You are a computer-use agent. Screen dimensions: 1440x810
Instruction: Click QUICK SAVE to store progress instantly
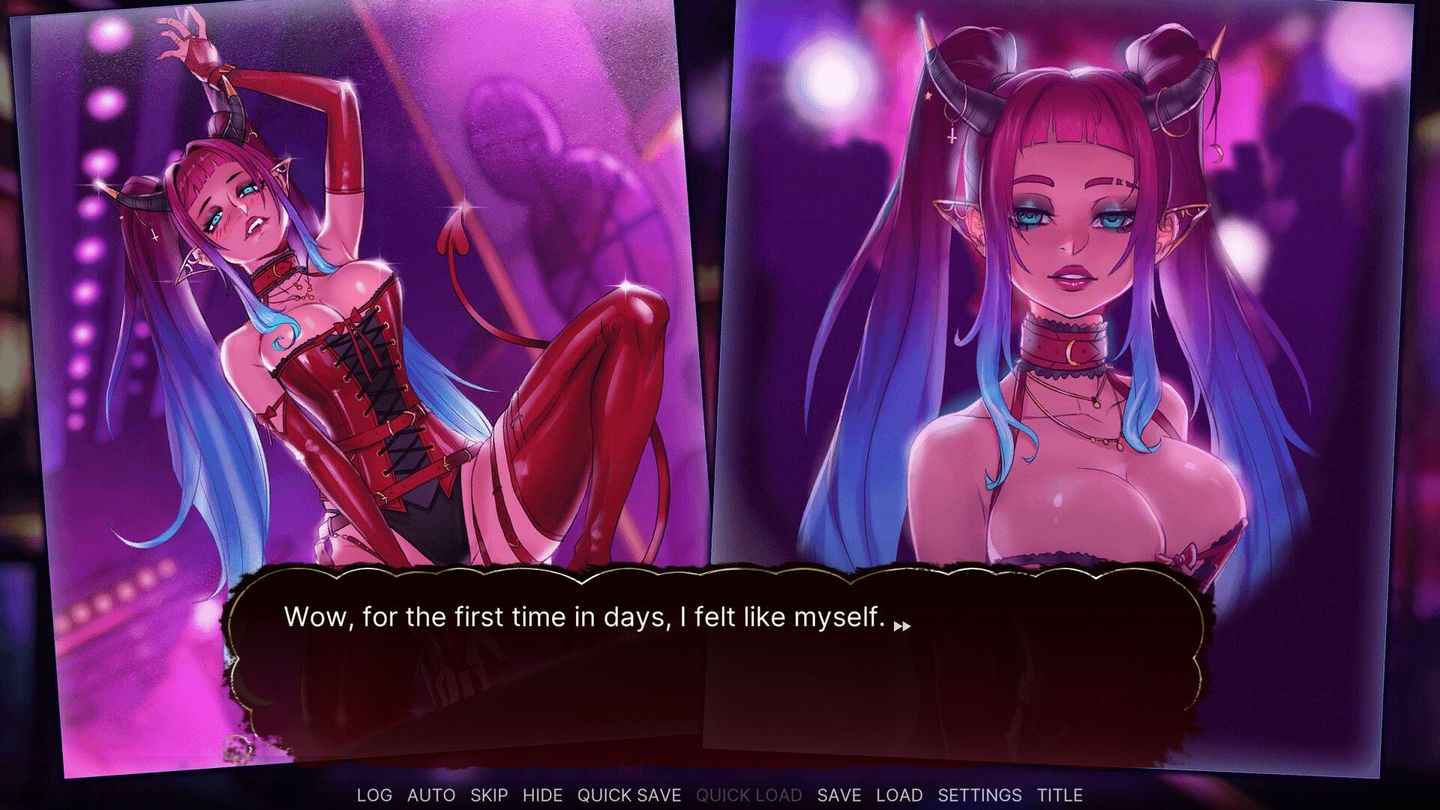coord(630,795)
